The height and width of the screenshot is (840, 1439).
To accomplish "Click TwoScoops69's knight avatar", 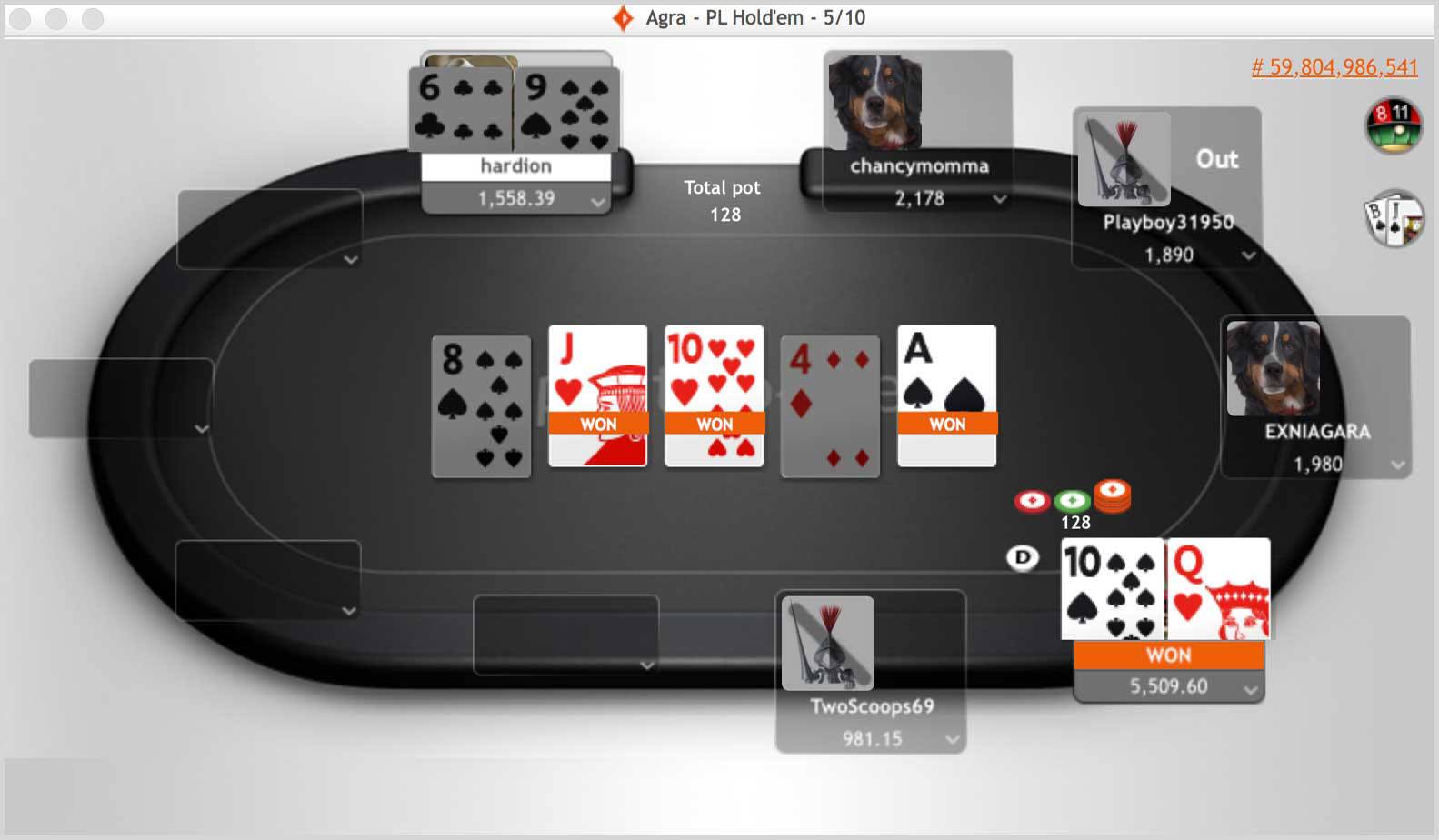I will point(826,643).
